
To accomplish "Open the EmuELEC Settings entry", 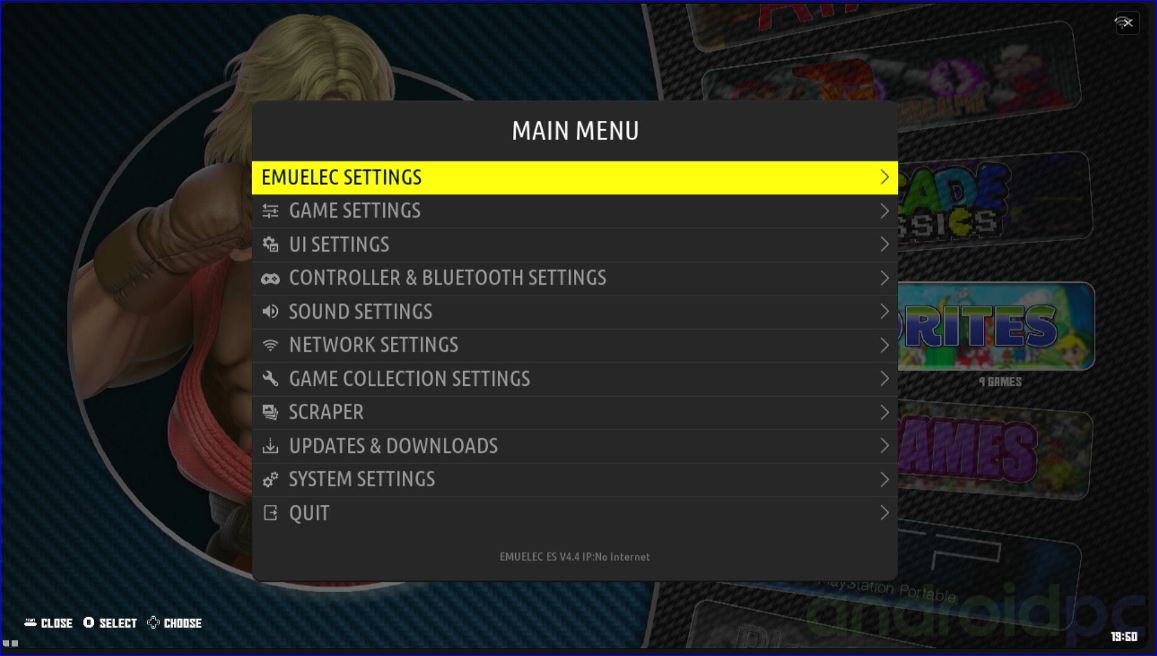I will [574, 178].
